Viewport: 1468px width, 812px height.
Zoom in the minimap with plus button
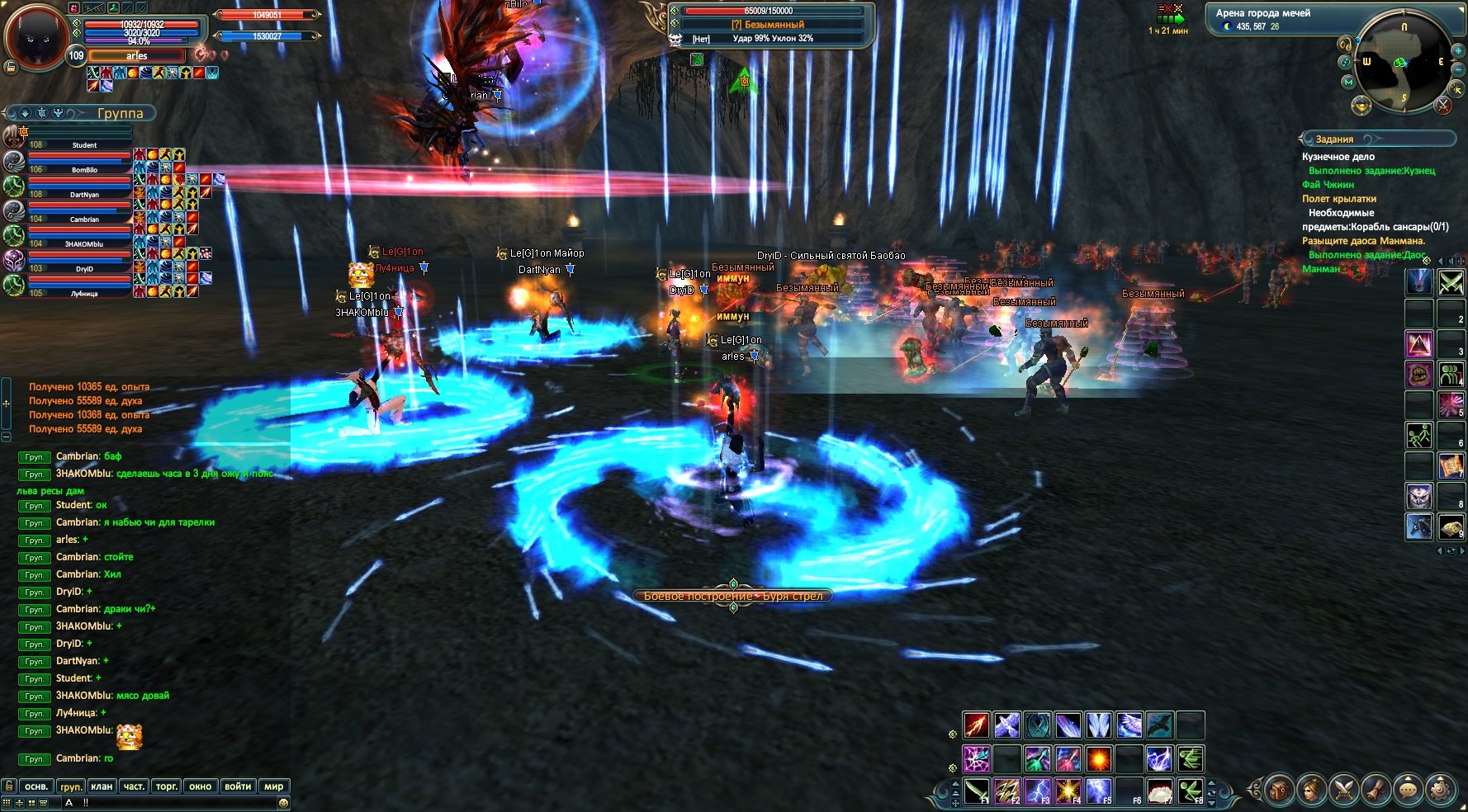pyautogui.click(x=1457, y=51)
